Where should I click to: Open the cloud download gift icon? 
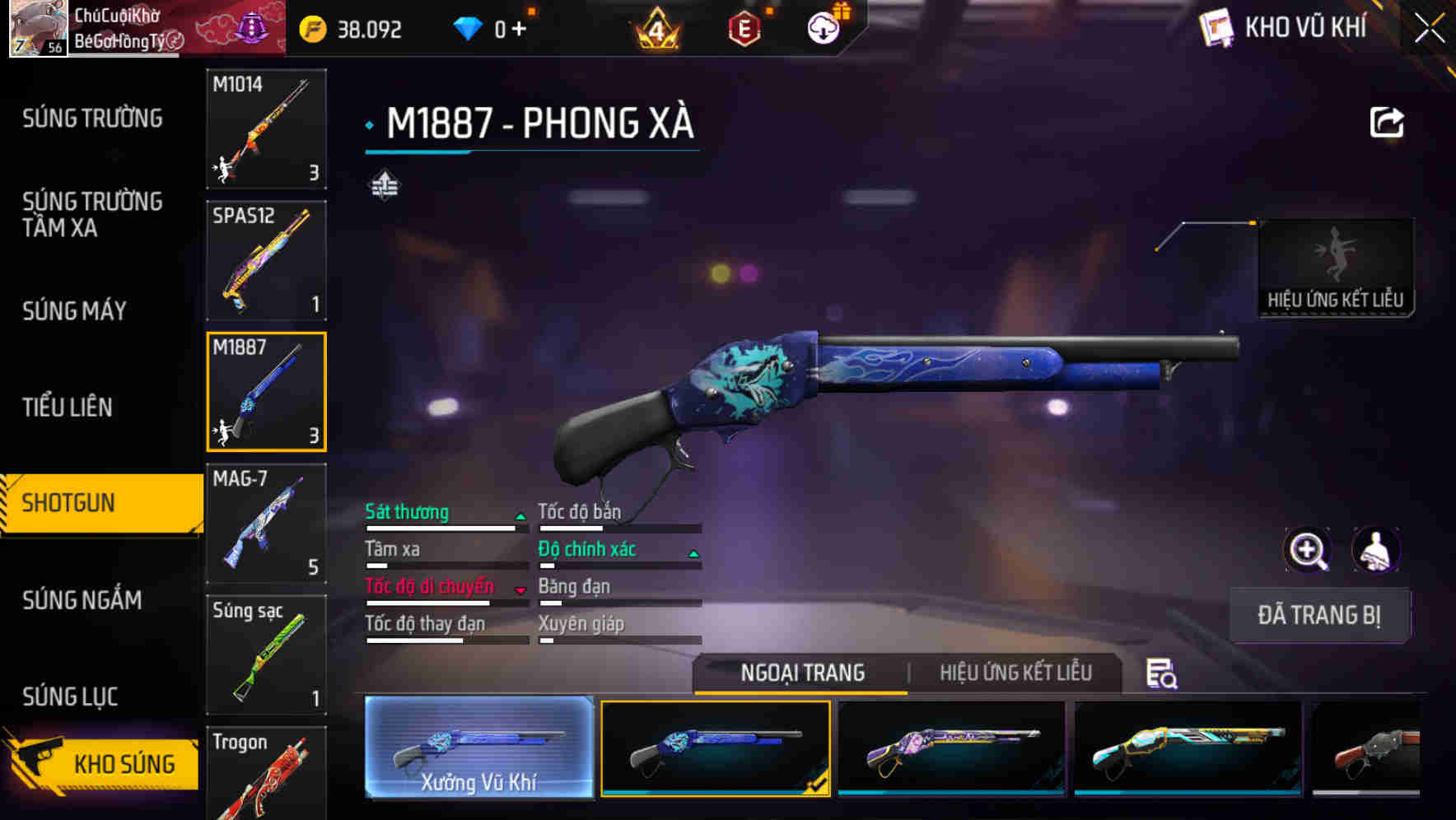(x=822, y=27)
